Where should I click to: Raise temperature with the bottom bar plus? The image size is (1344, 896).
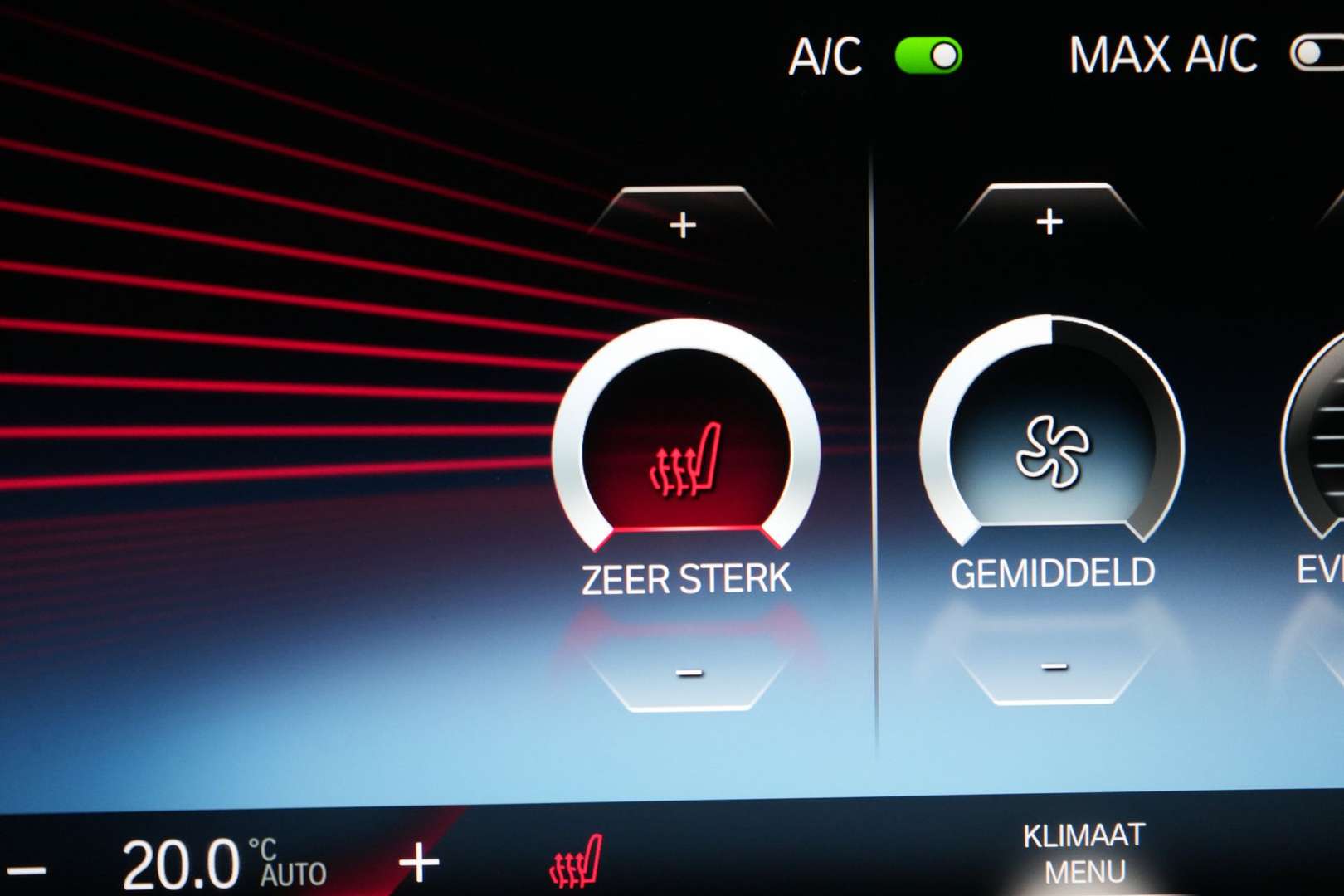[x=419, y=863]
